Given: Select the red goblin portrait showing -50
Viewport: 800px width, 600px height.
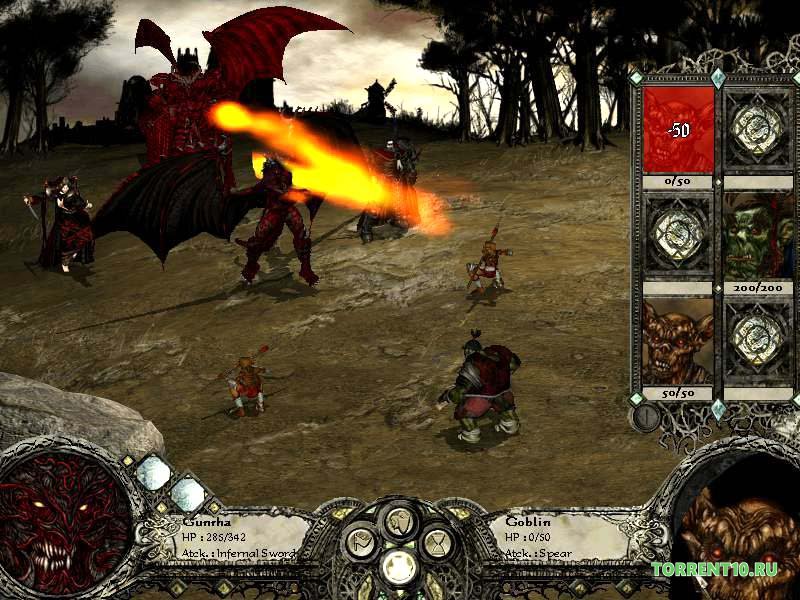Looking at the screenshot, I should pos(678,130).
